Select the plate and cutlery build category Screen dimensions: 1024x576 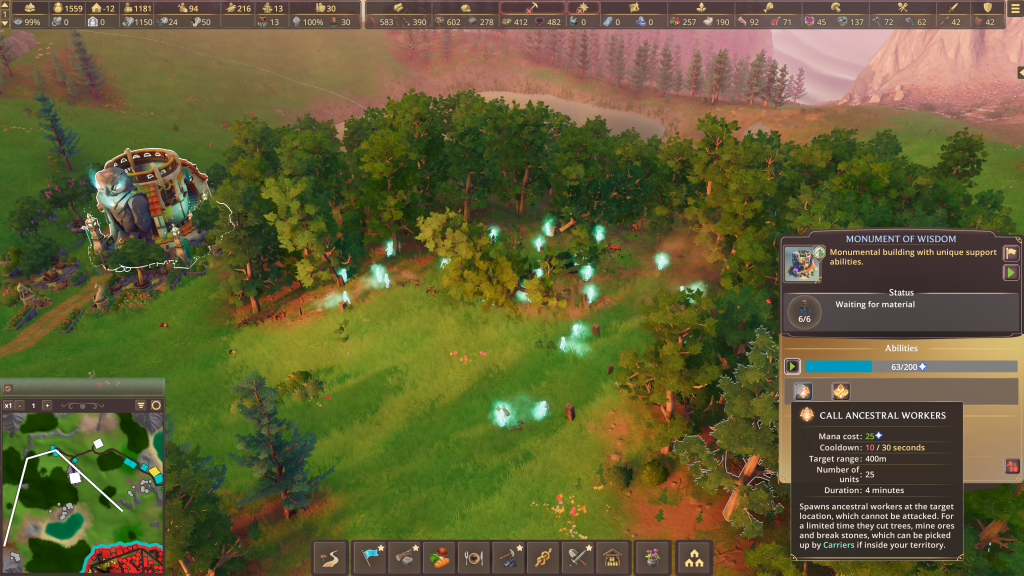coord(475,557)
